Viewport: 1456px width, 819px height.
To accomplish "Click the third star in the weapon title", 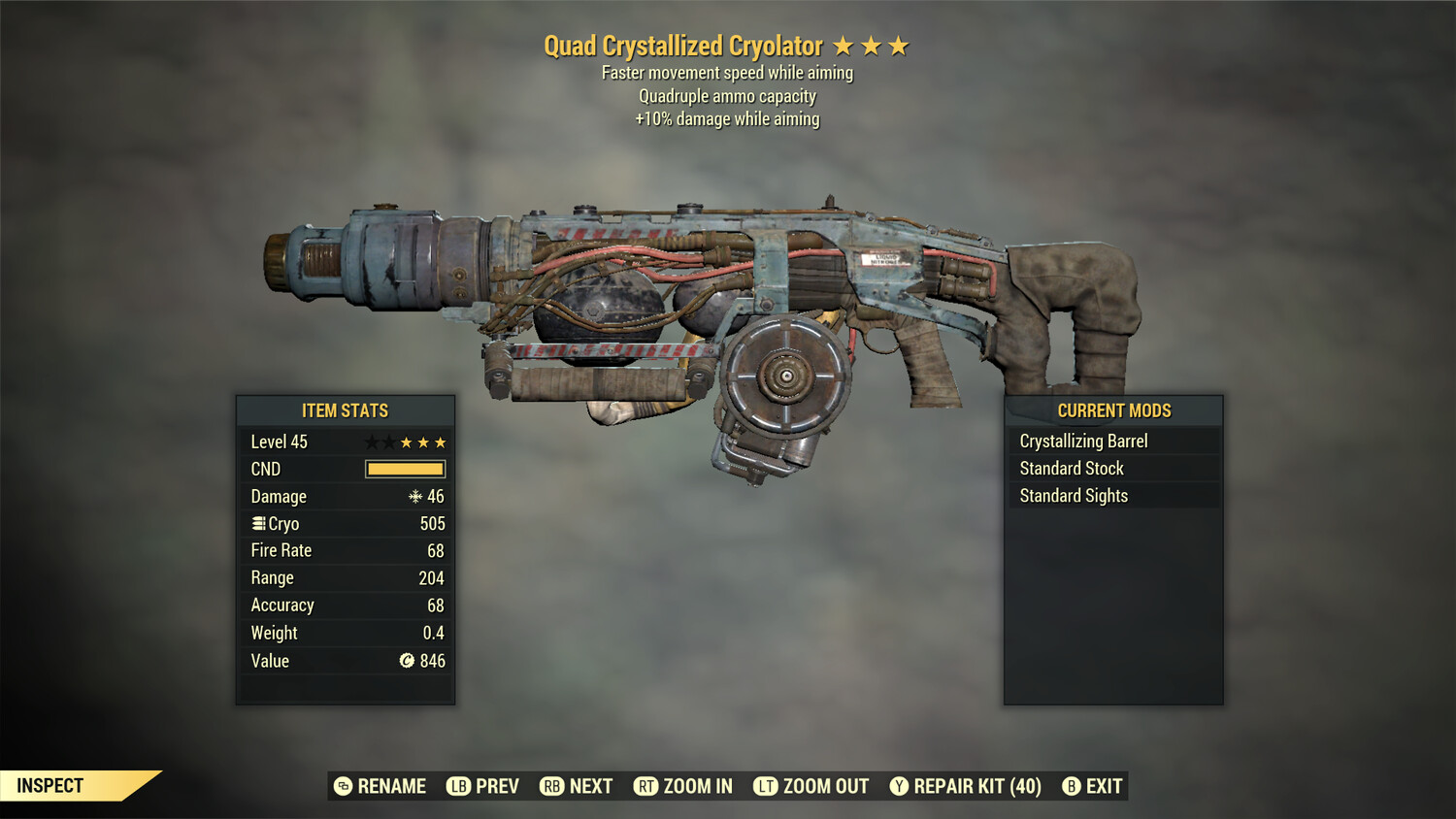I will click(x=899, y=45).
